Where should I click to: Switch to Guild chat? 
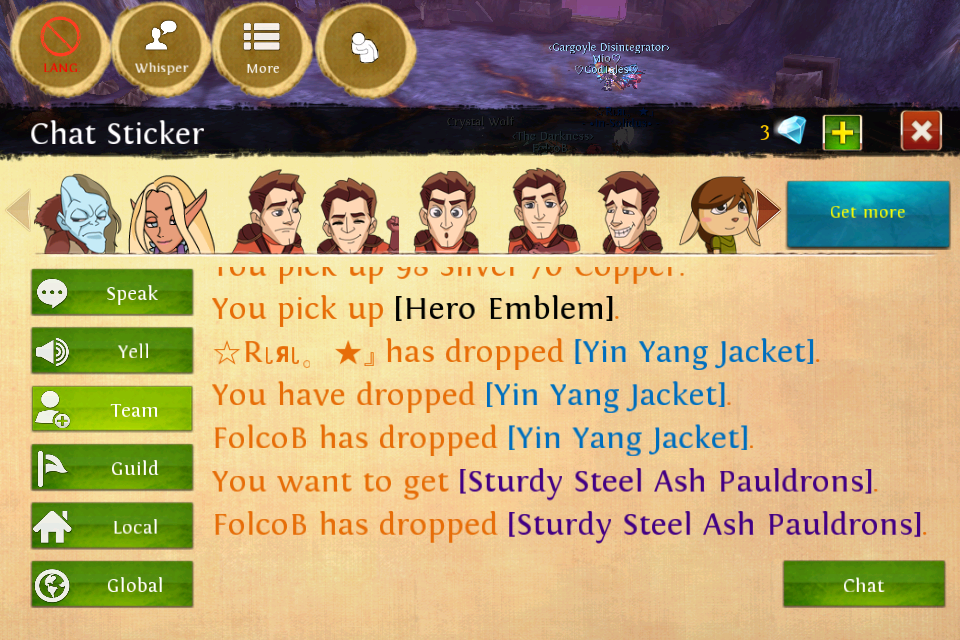coord(112,468)
